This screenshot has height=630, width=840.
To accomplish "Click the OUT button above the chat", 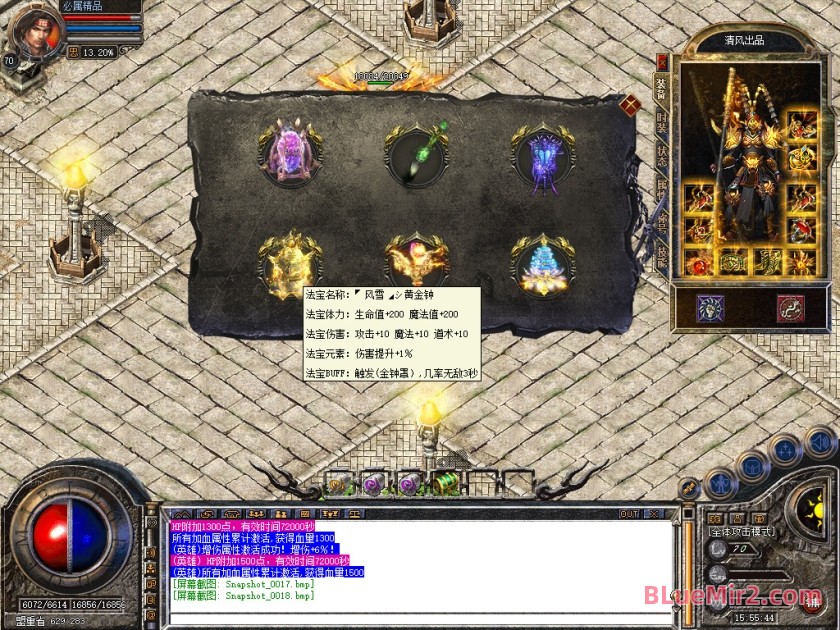I will [628, 514].
